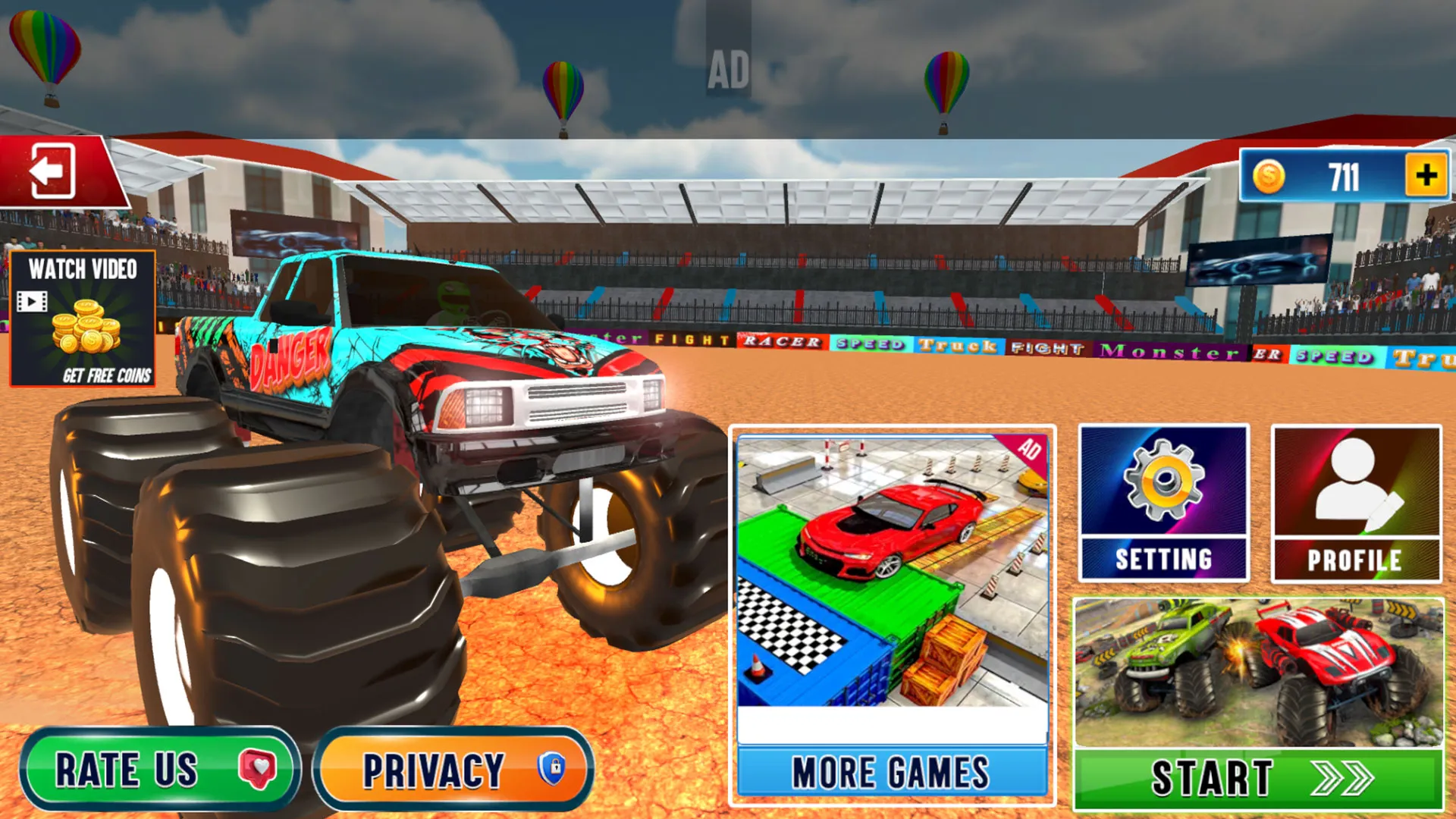Image resolution: width=1456 pixels, height=819 pixels.
Task: Open Watch Video for free coins
Action: pyautogui.click(x=83, y=318)
